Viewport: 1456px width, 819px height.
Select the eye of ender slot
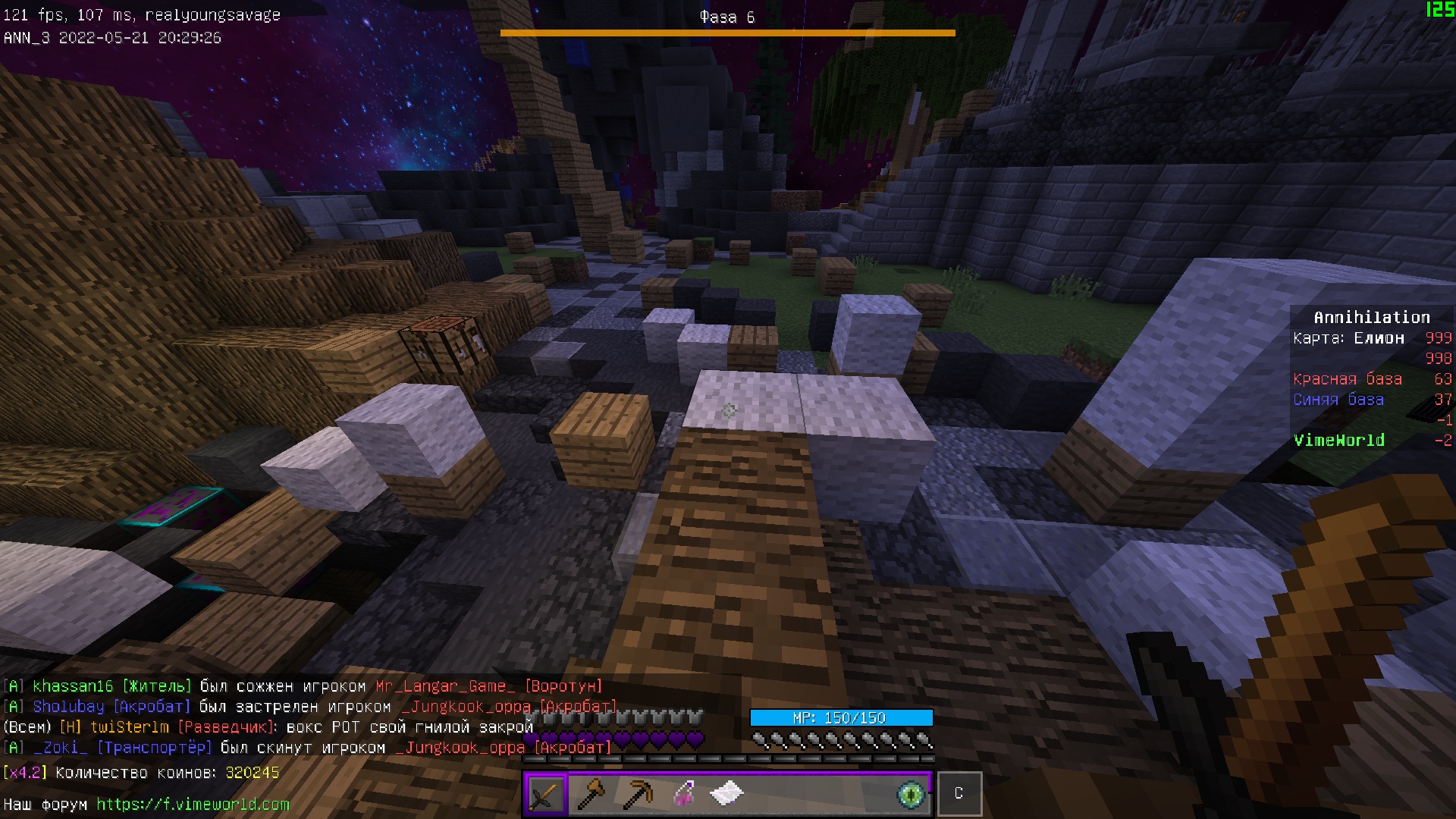click(x=911, y=794)
